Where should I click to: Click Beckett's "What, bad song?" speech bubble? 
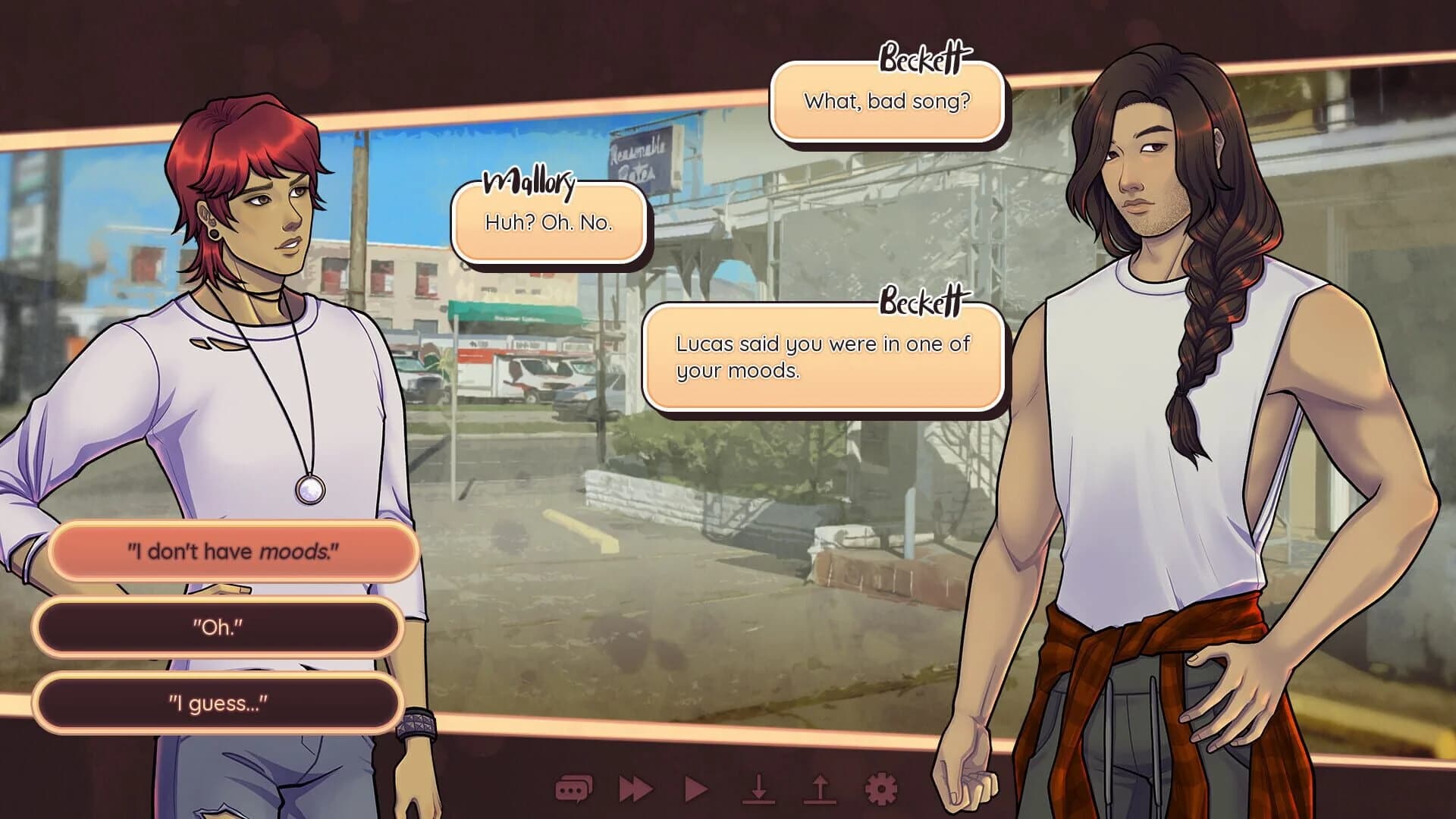click(x=887, y=100)
